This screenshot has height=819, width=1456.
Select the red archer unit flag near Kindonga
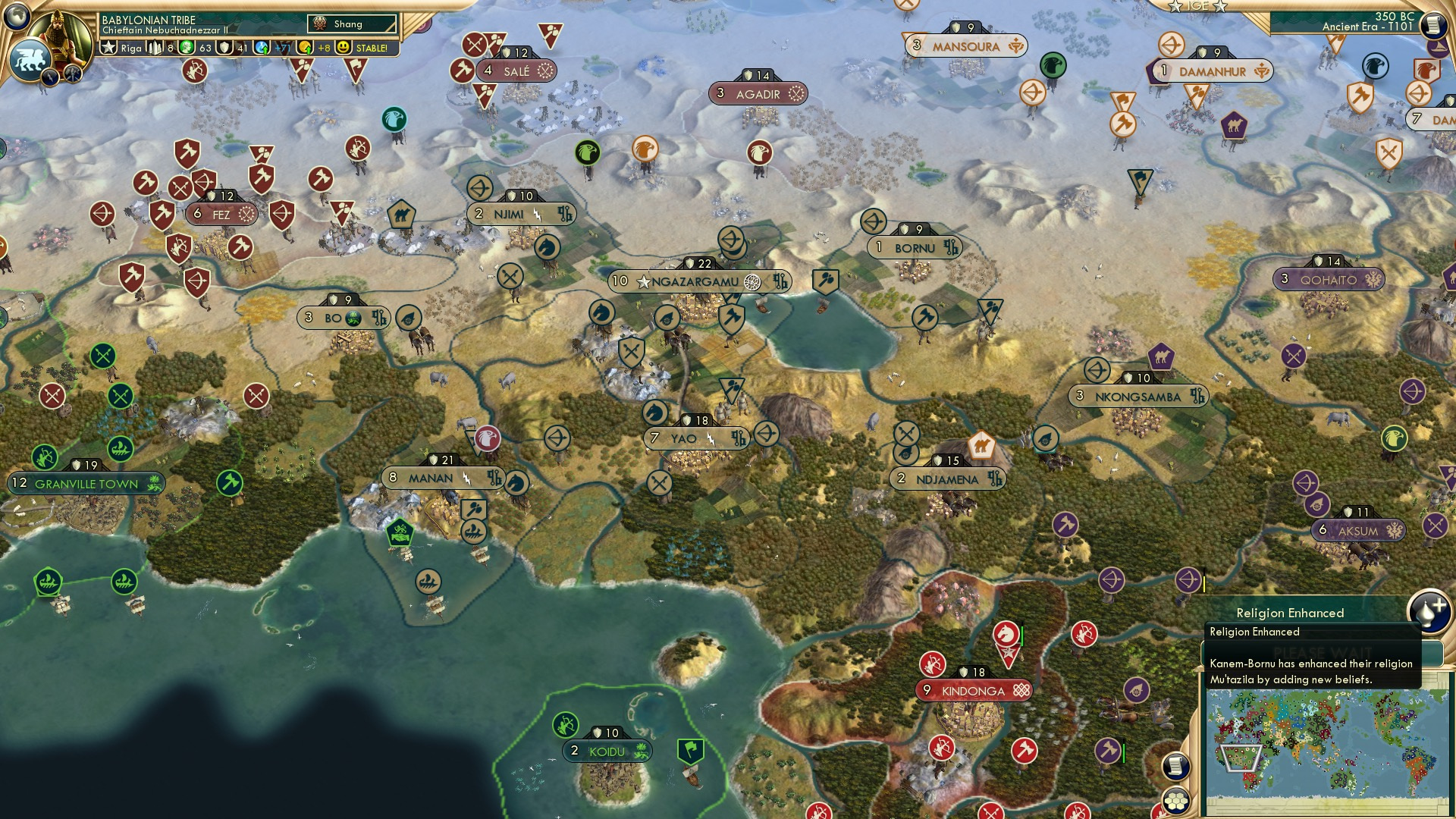point(933,664)
